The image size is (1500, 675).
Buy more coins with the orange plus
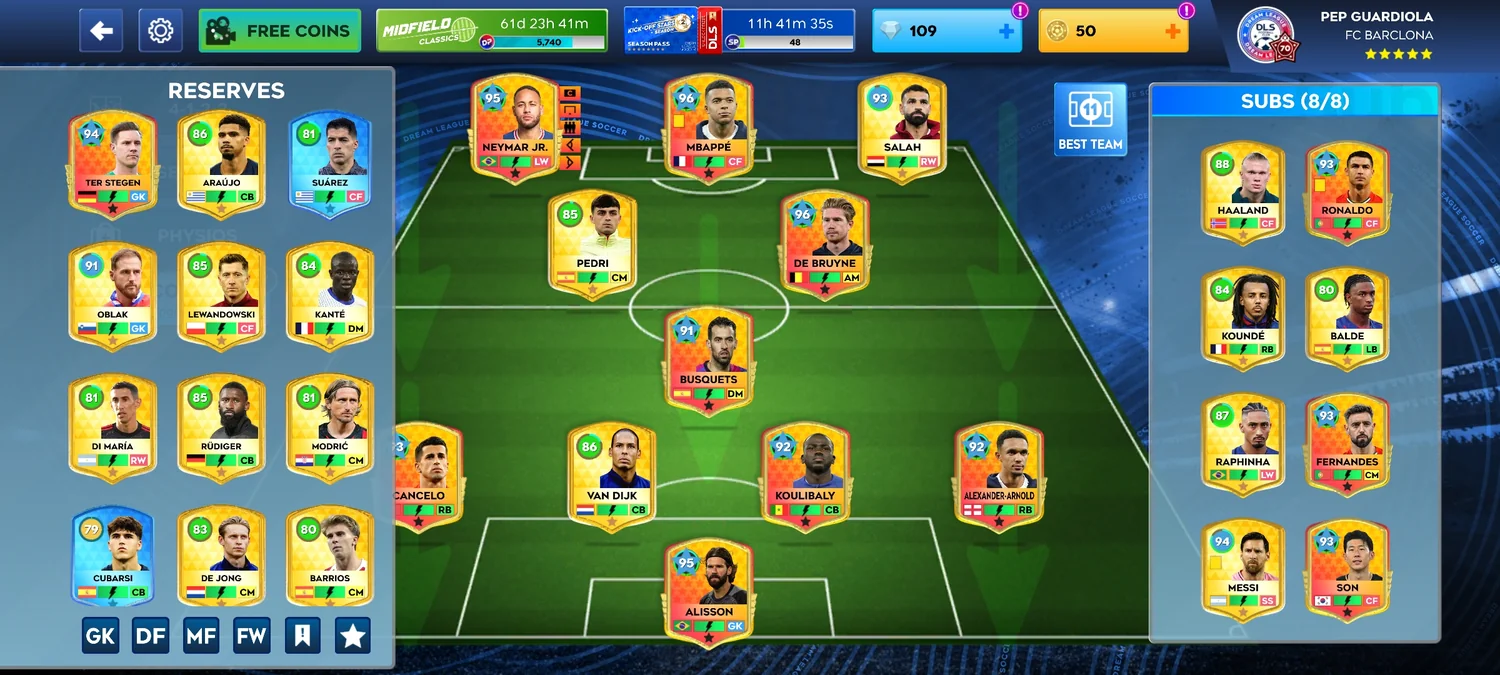1172,31
